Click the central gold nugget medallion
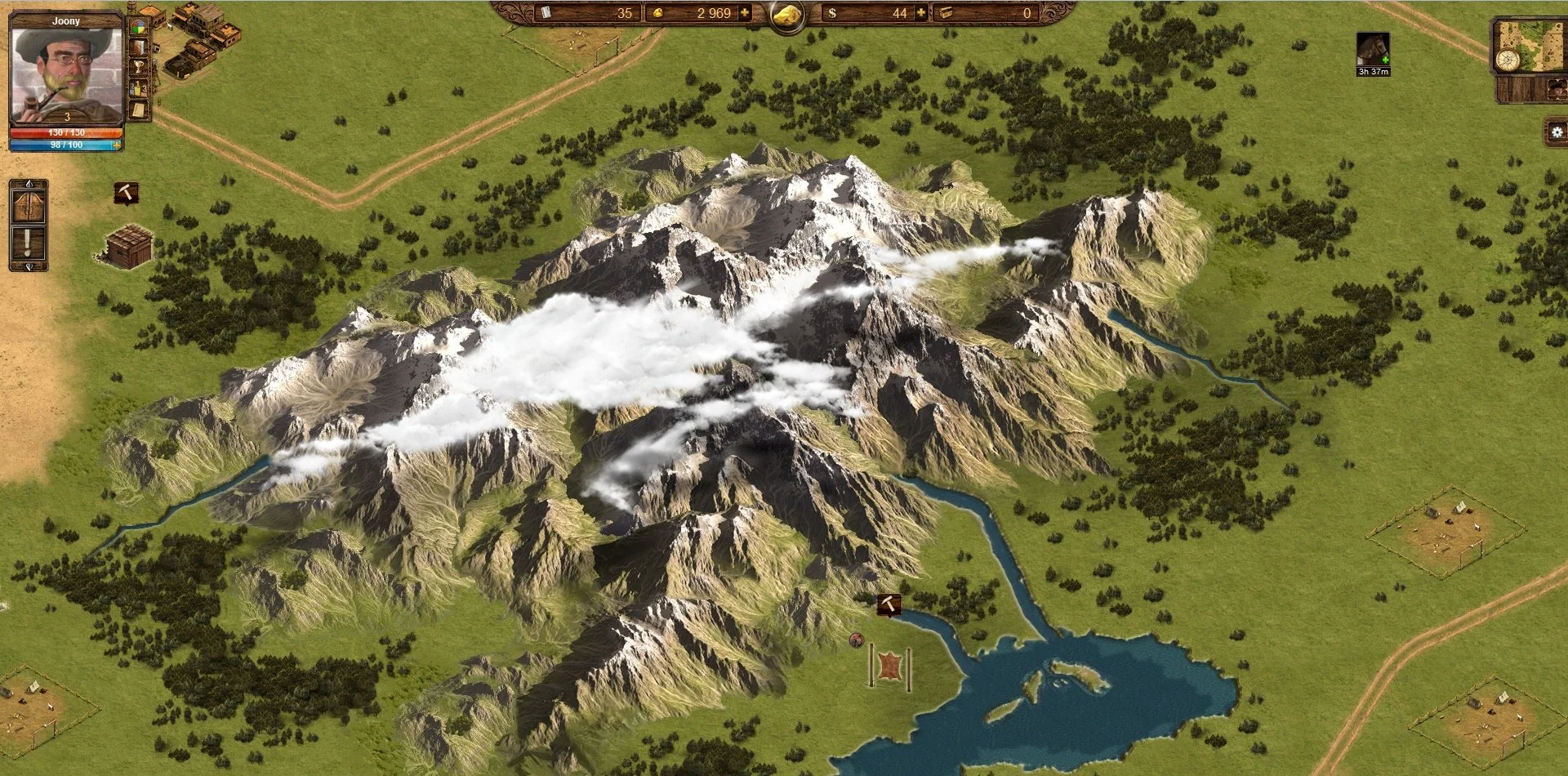 (787, 15)
